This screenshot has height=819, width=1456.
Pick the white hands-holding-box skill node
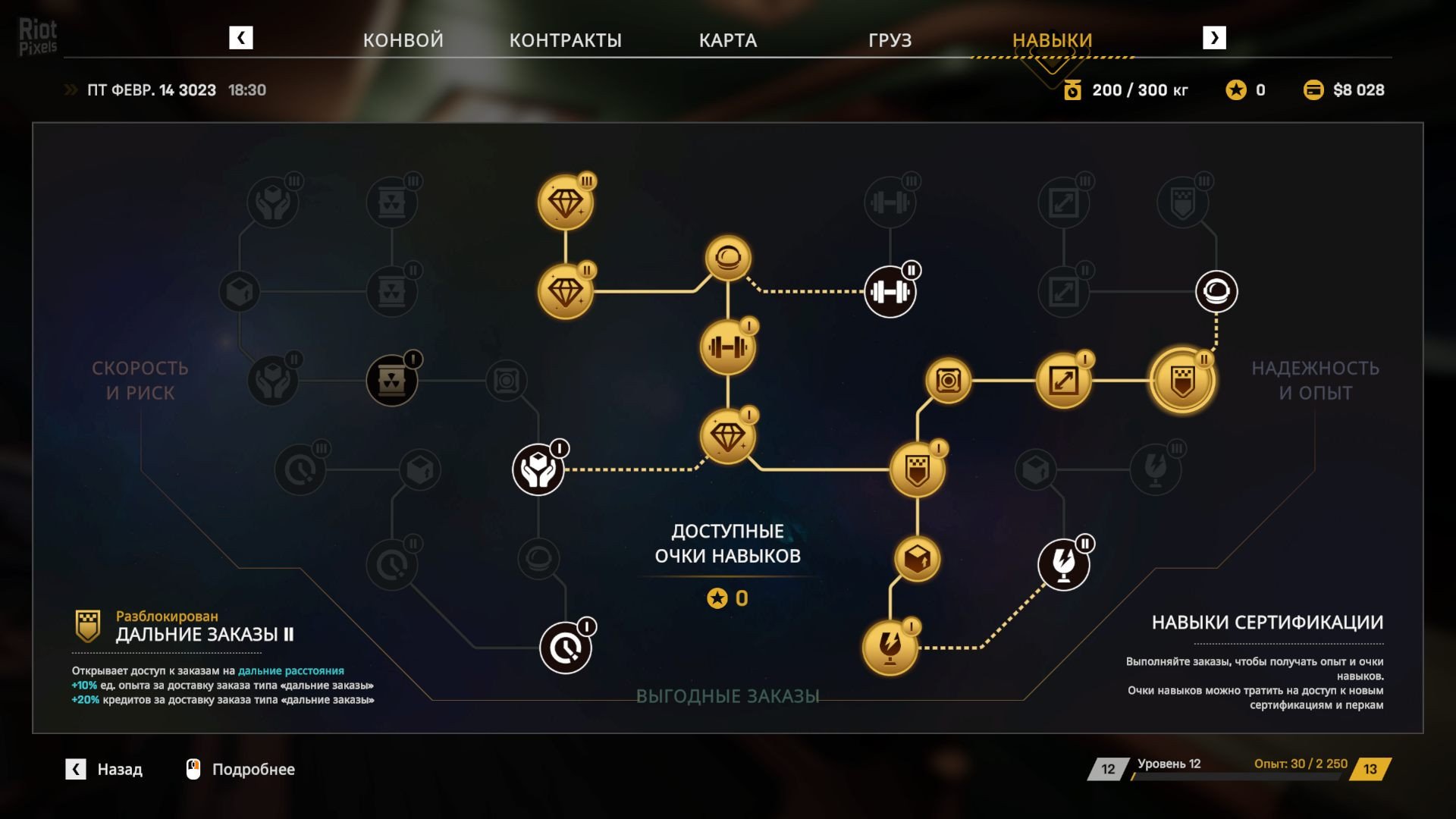pyautogui.click(x=538, y=470)
